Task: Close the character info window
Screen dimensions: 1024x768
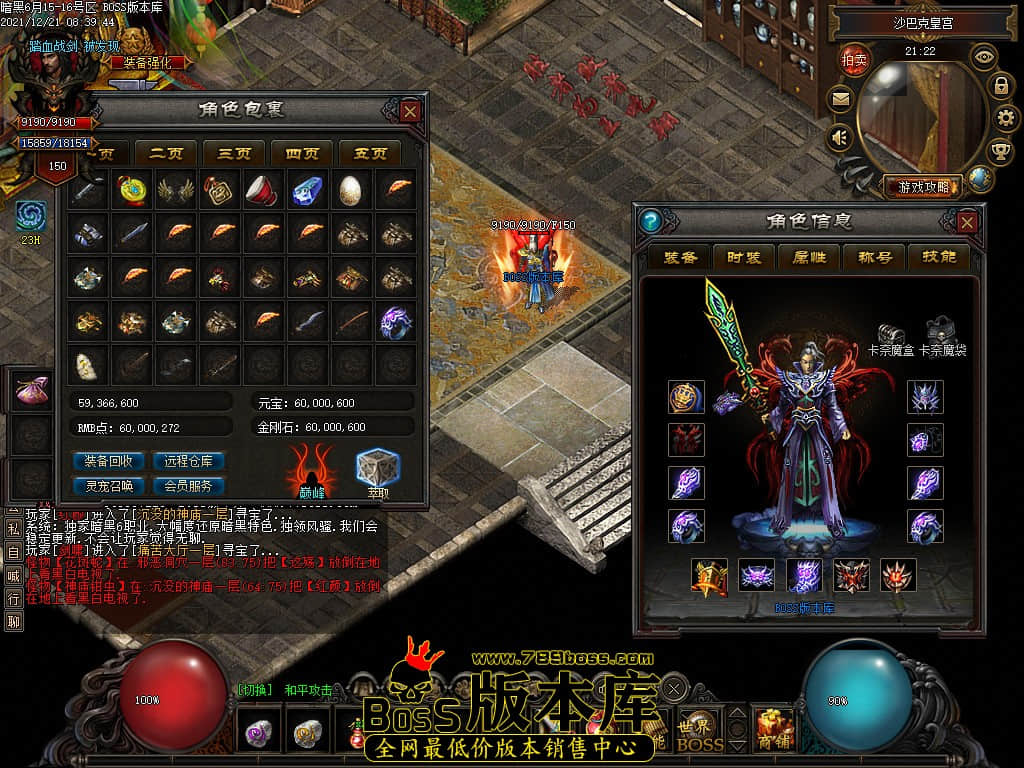Action: point(967,221)
